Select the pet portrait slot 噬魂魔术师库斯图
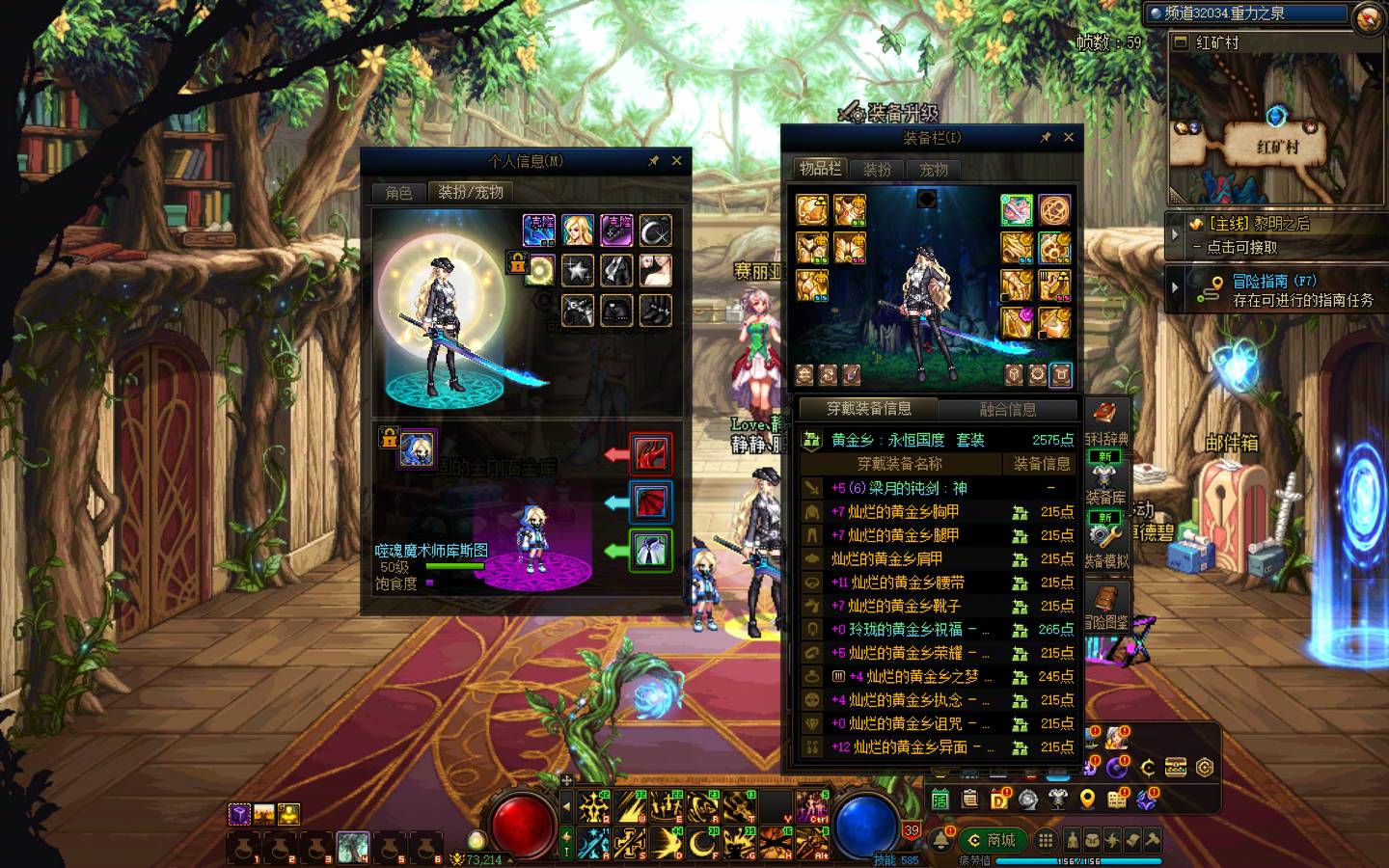This screenshot has height=868, width=1389. point(418,449)
